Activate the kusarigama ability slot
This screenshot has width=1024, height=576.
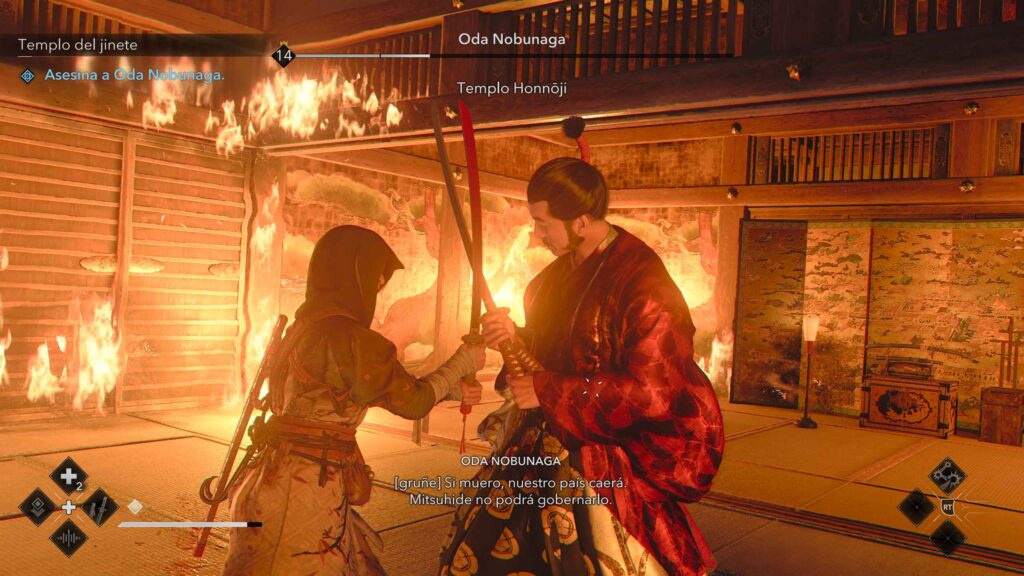946,476
